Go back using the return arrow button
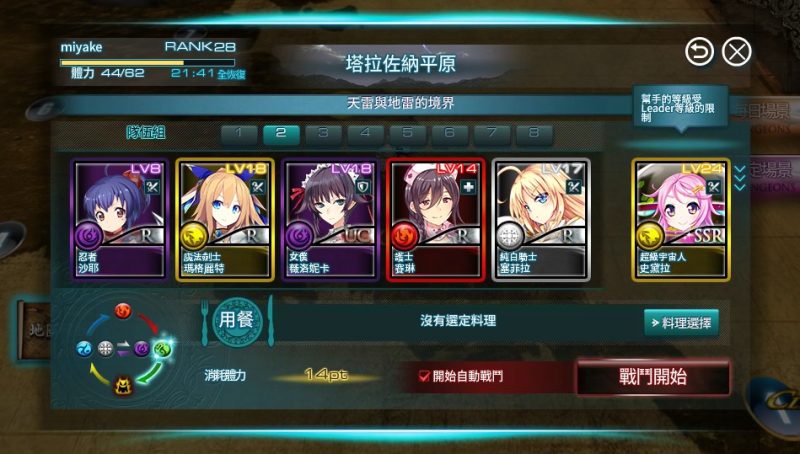Viewport: 800px width, 454px height. click(700, 51)
